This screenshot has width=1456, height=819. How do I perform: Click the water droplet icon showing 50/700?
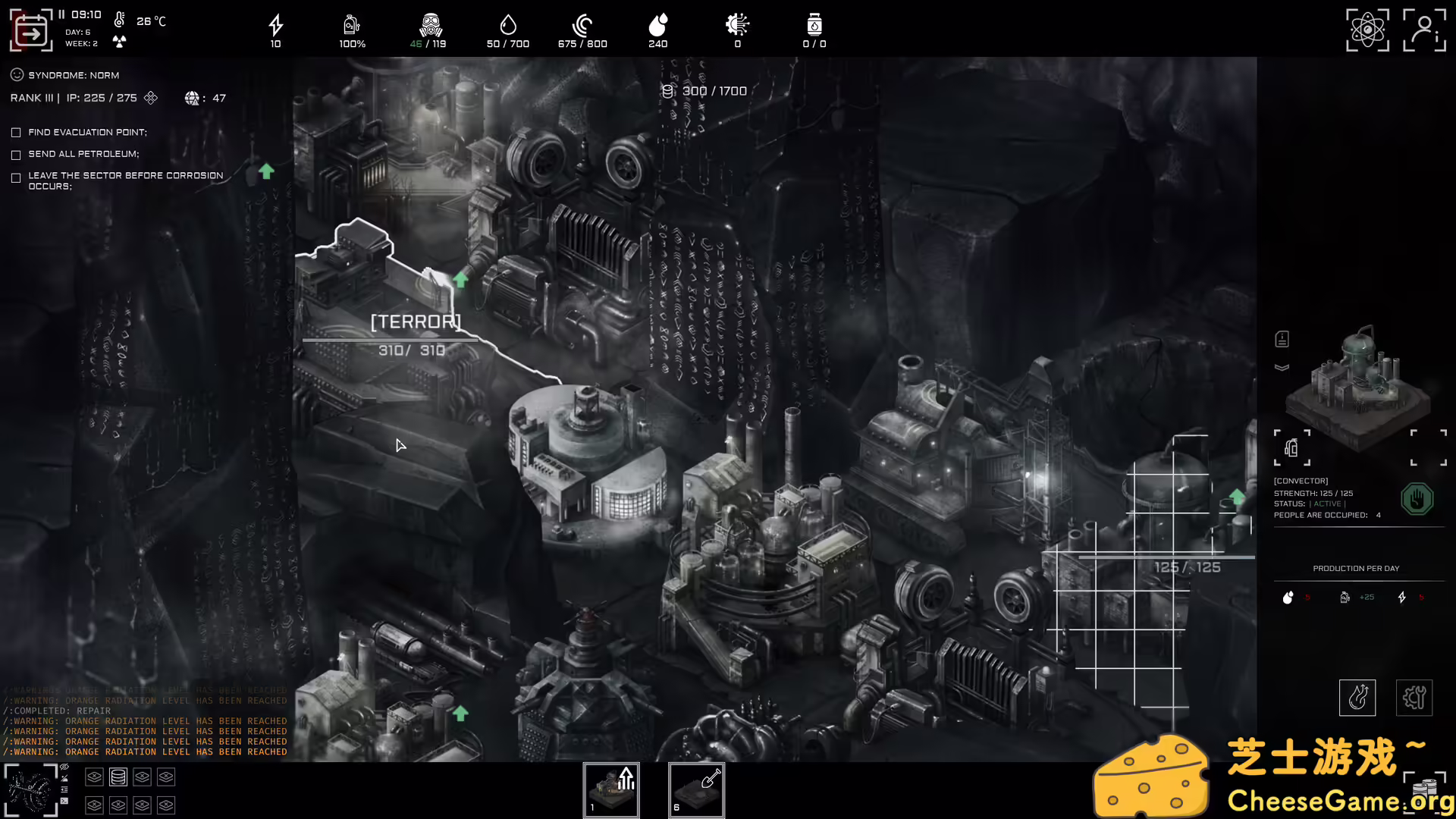(x=508, y=24)
